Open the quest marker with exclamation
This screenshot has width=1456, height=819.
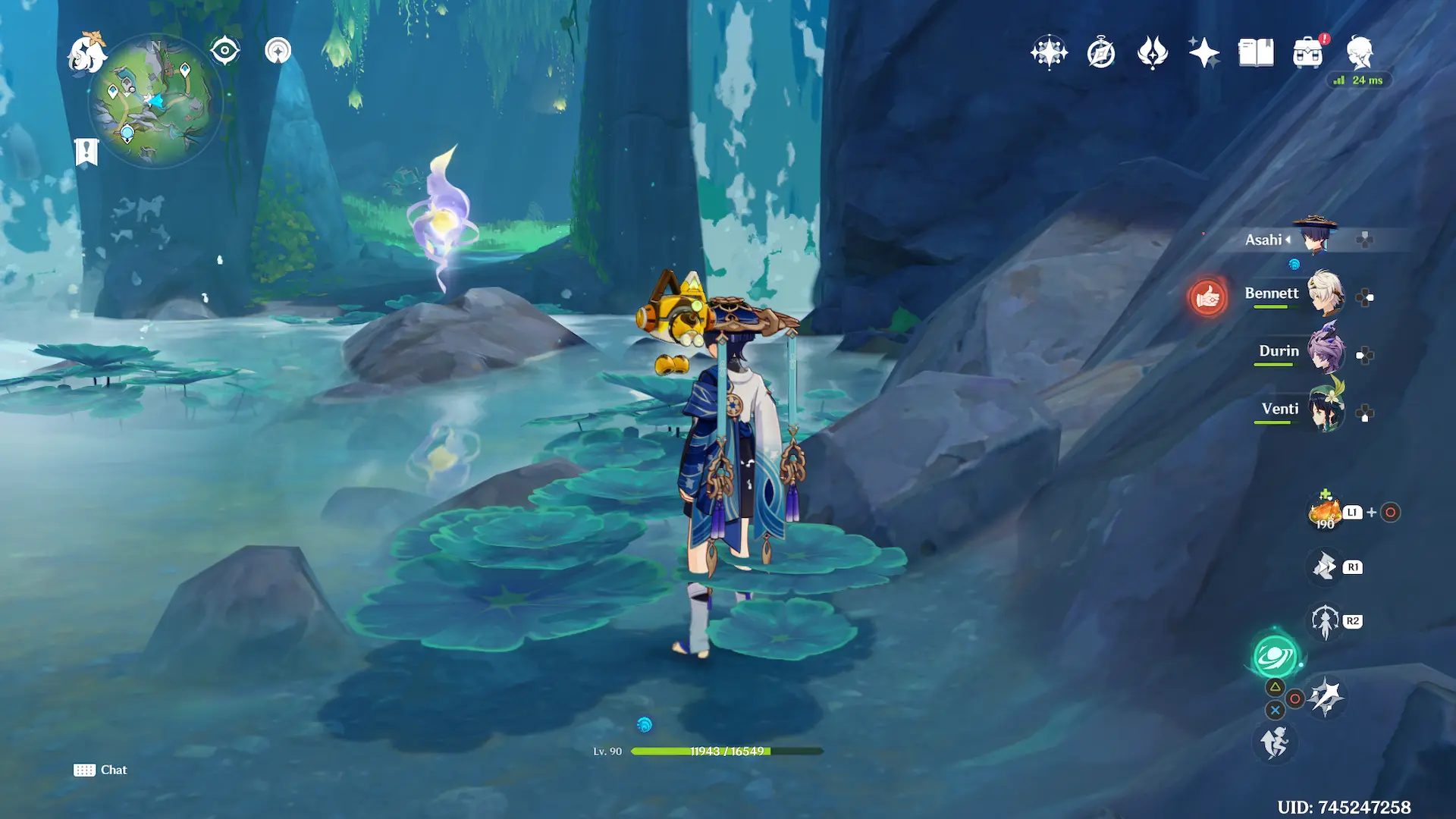pyautogui.click(x=86, y=152)
